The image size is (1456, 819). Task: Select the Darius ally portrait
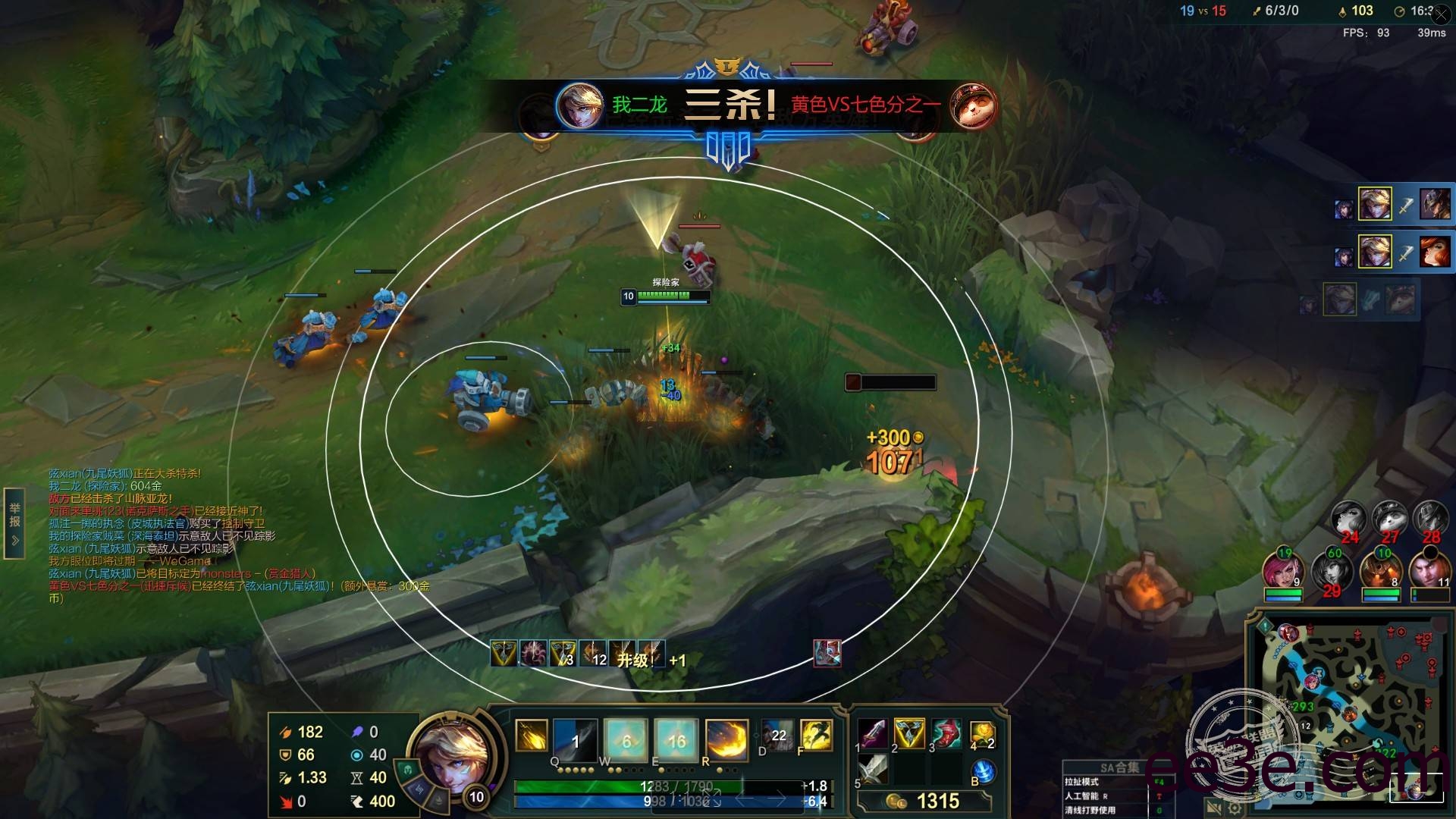1429,570
